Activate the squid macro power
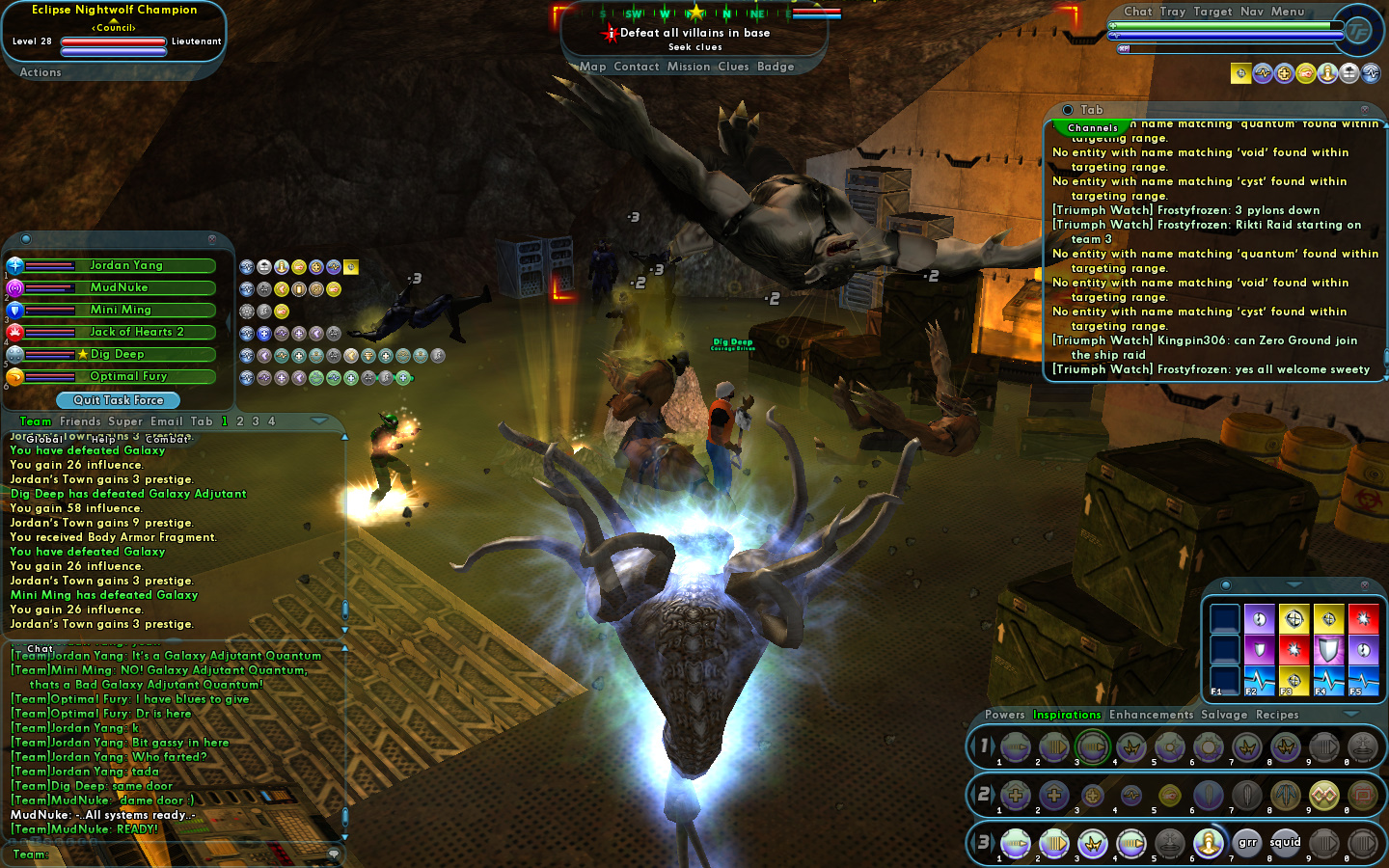The height and width of the screenshot is (868, 1389). pyautogui.click(x=1285, y=843)
